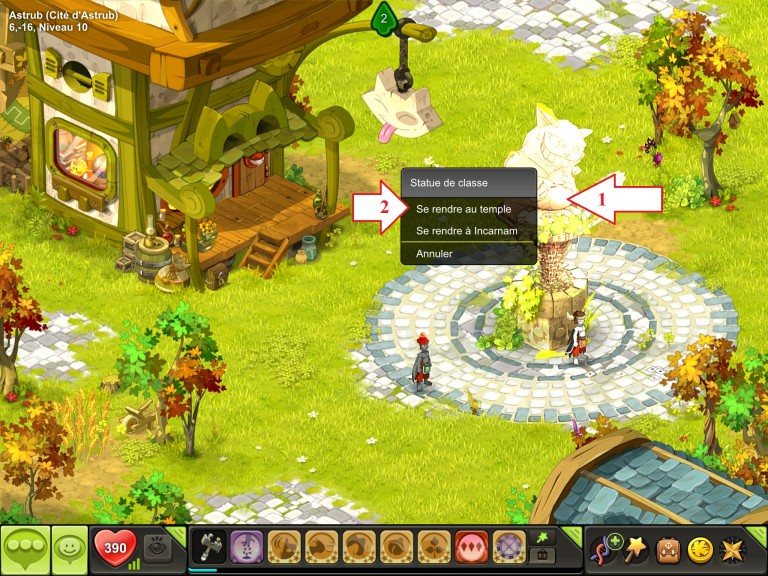This screenshot has width=768, height=576.
Task: Activate the purple spell icon
Action: coord(246,547)
